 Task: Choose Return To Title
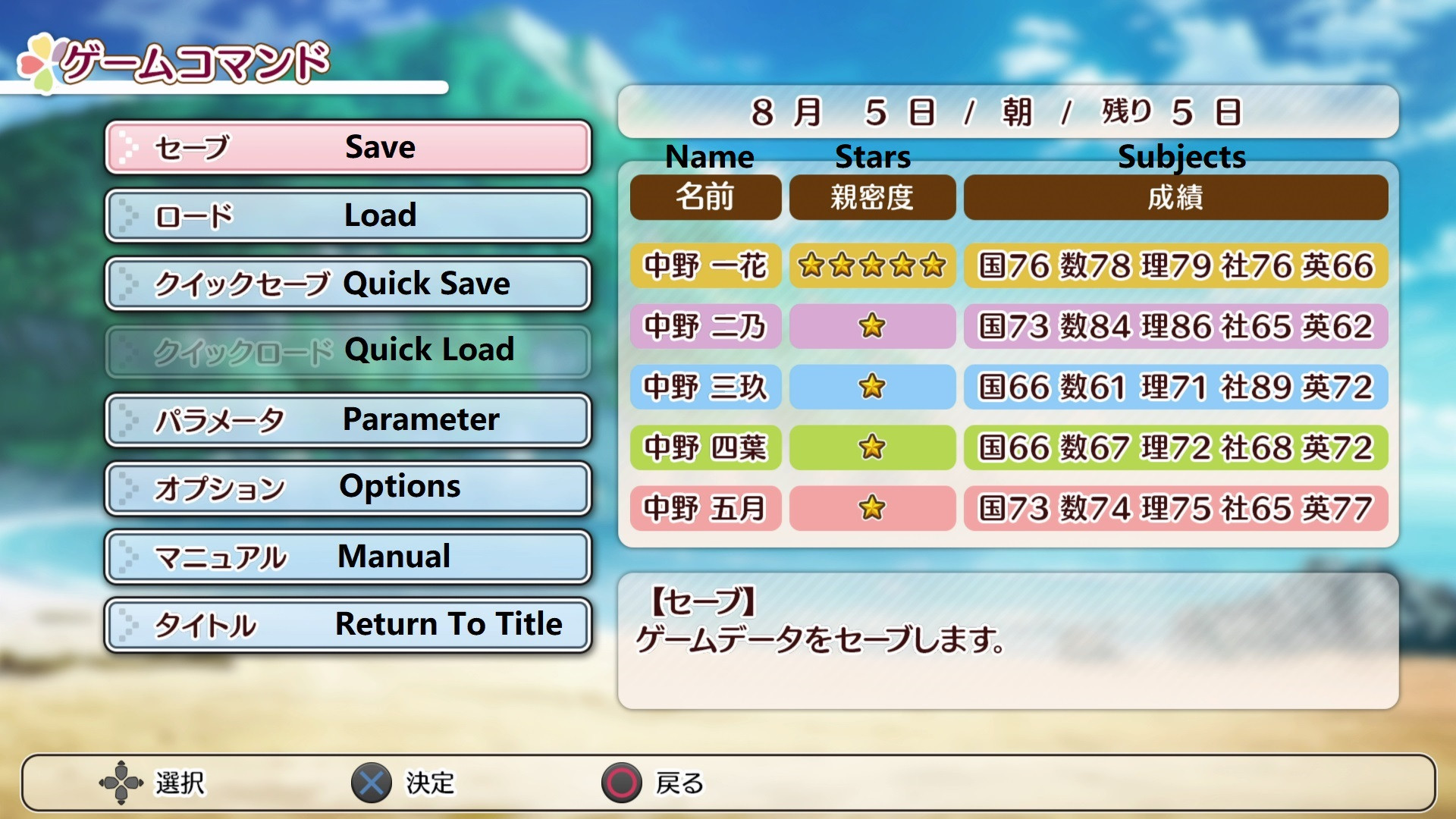347,625
